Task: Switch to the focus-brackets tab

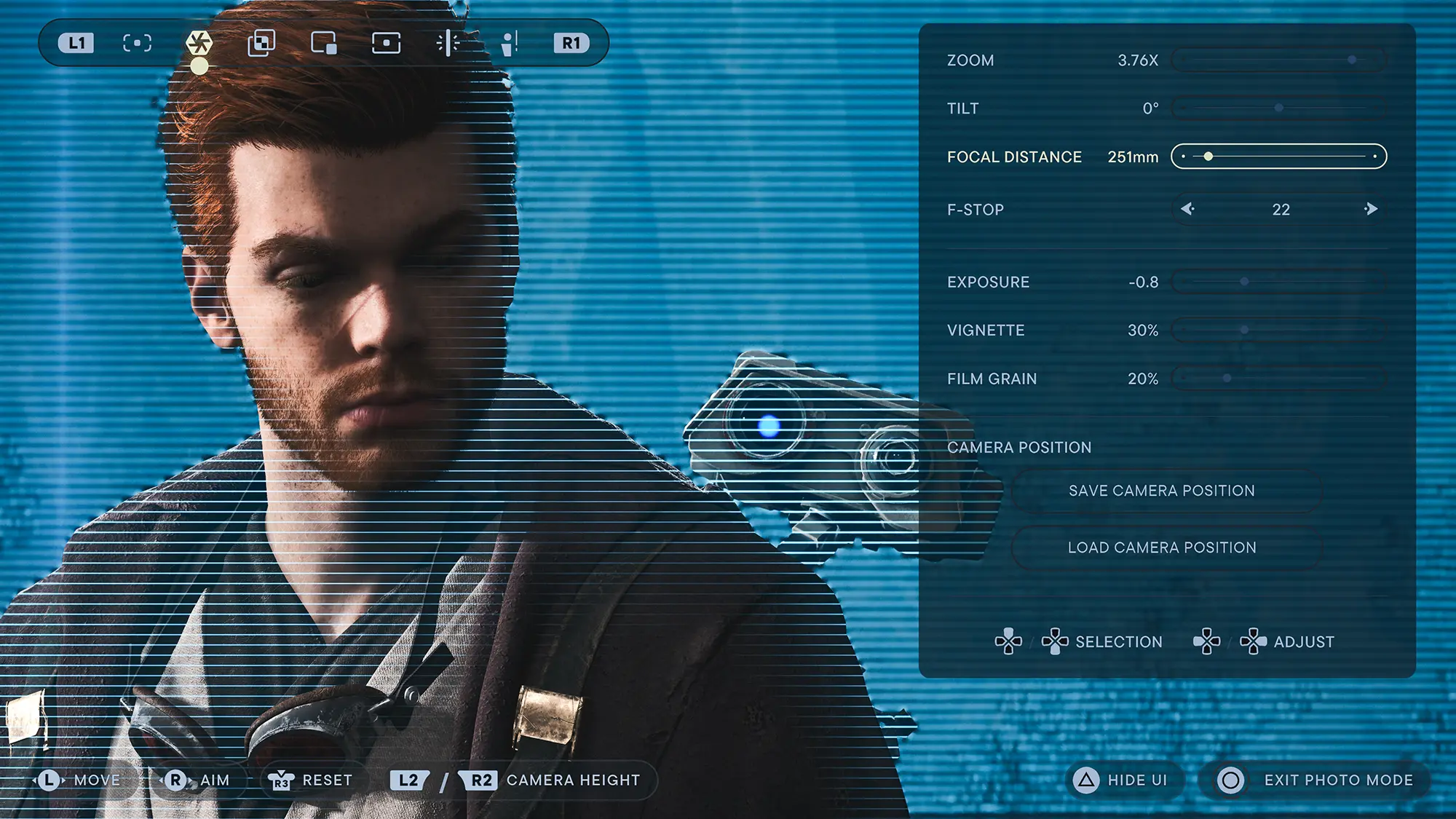Action: coord(137,43)
